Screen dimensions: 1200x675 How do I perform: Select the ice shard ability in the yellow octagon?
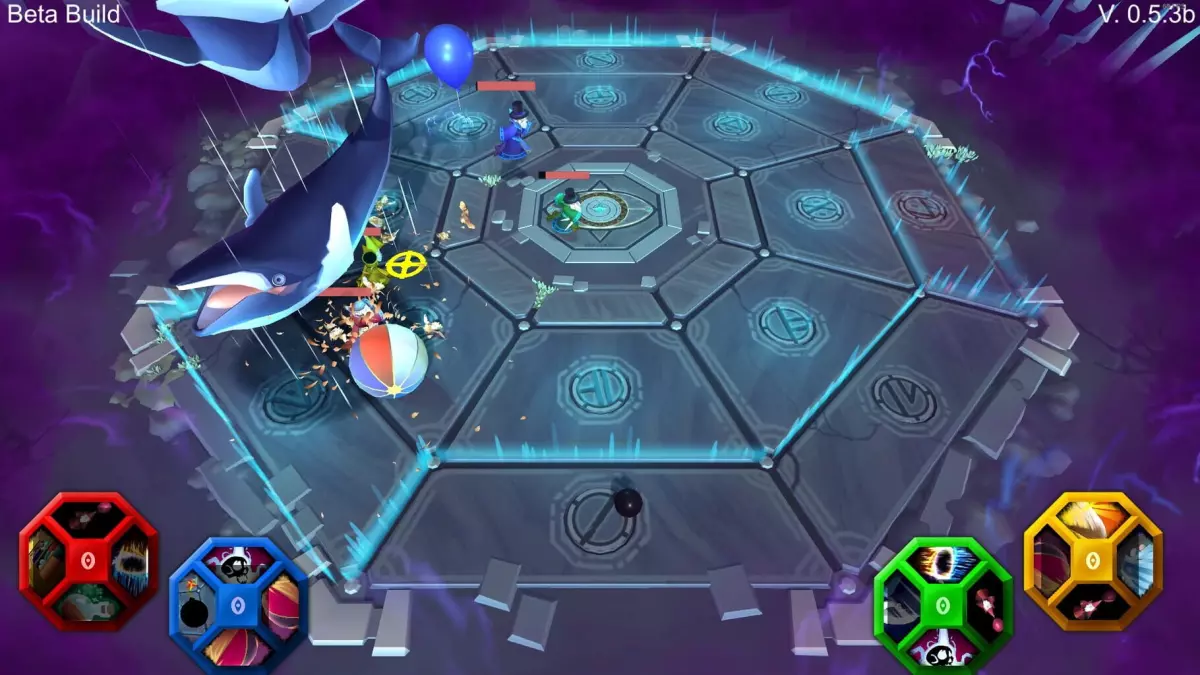tap(1134, 563)
